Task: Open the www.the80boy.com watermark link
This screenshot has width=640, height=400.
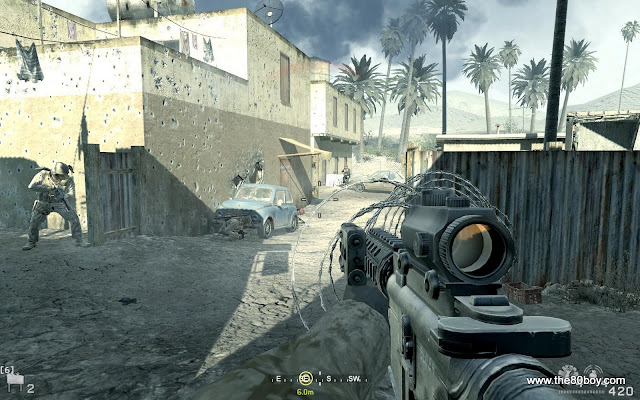Action: pyautogui.click(x=575, y=381)
